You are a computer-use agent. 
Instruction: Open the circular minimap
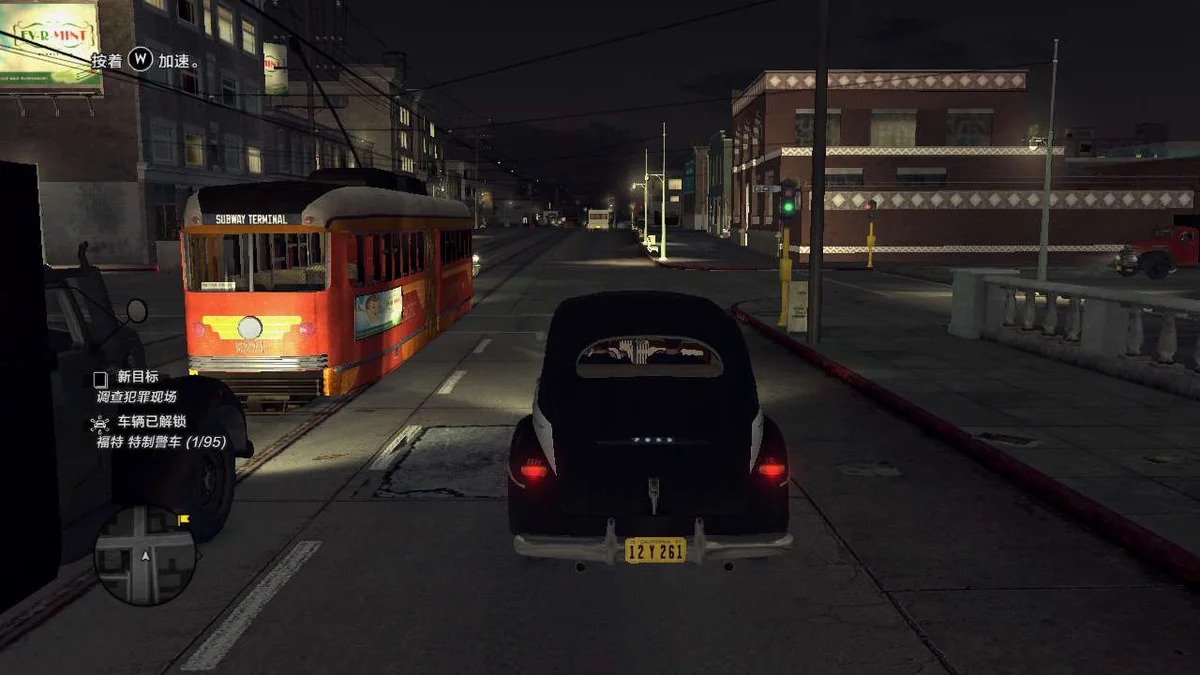pyautogui.click(x=145, y=555)
